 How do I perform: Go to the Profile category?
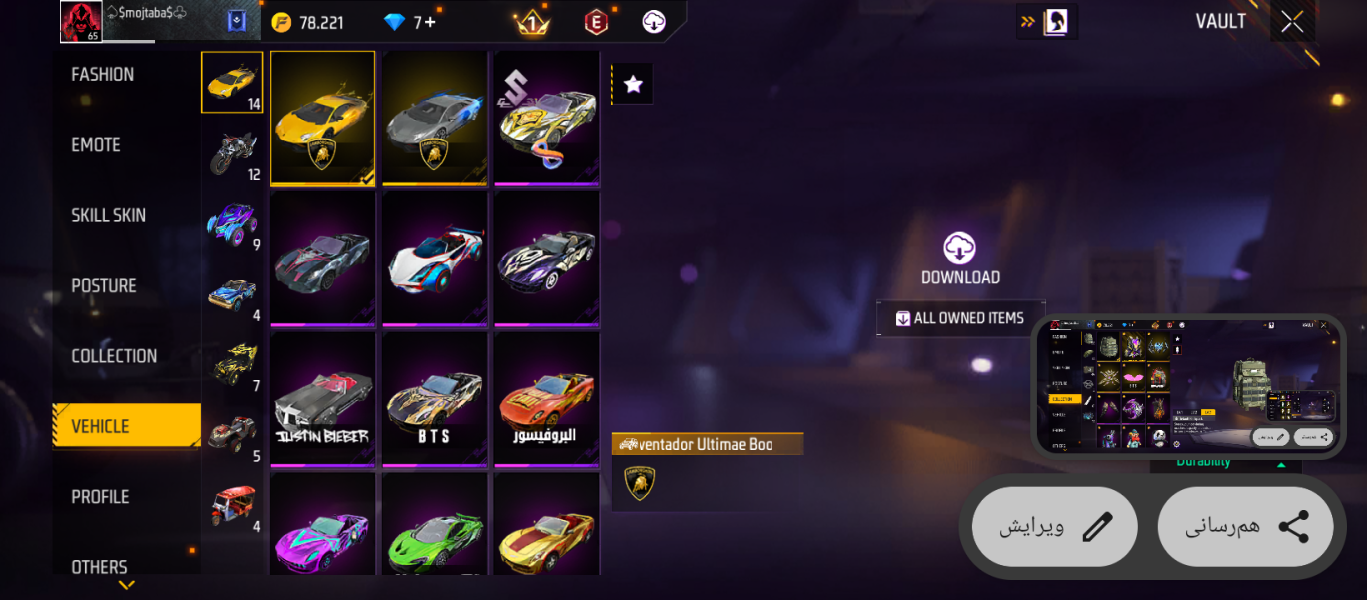coord(100,497)
